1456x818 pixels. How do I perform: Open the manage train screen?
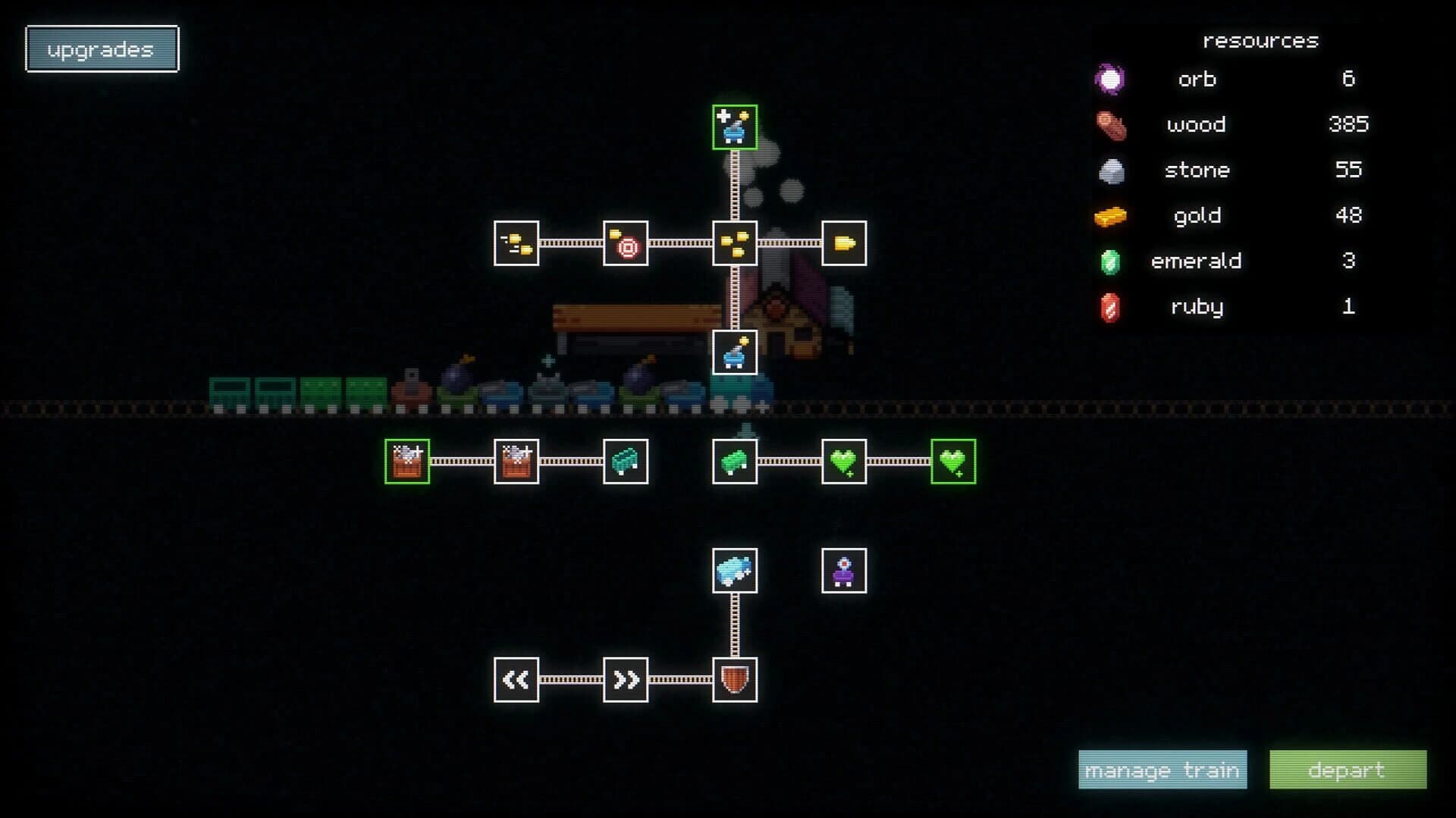pos(1163,769)
